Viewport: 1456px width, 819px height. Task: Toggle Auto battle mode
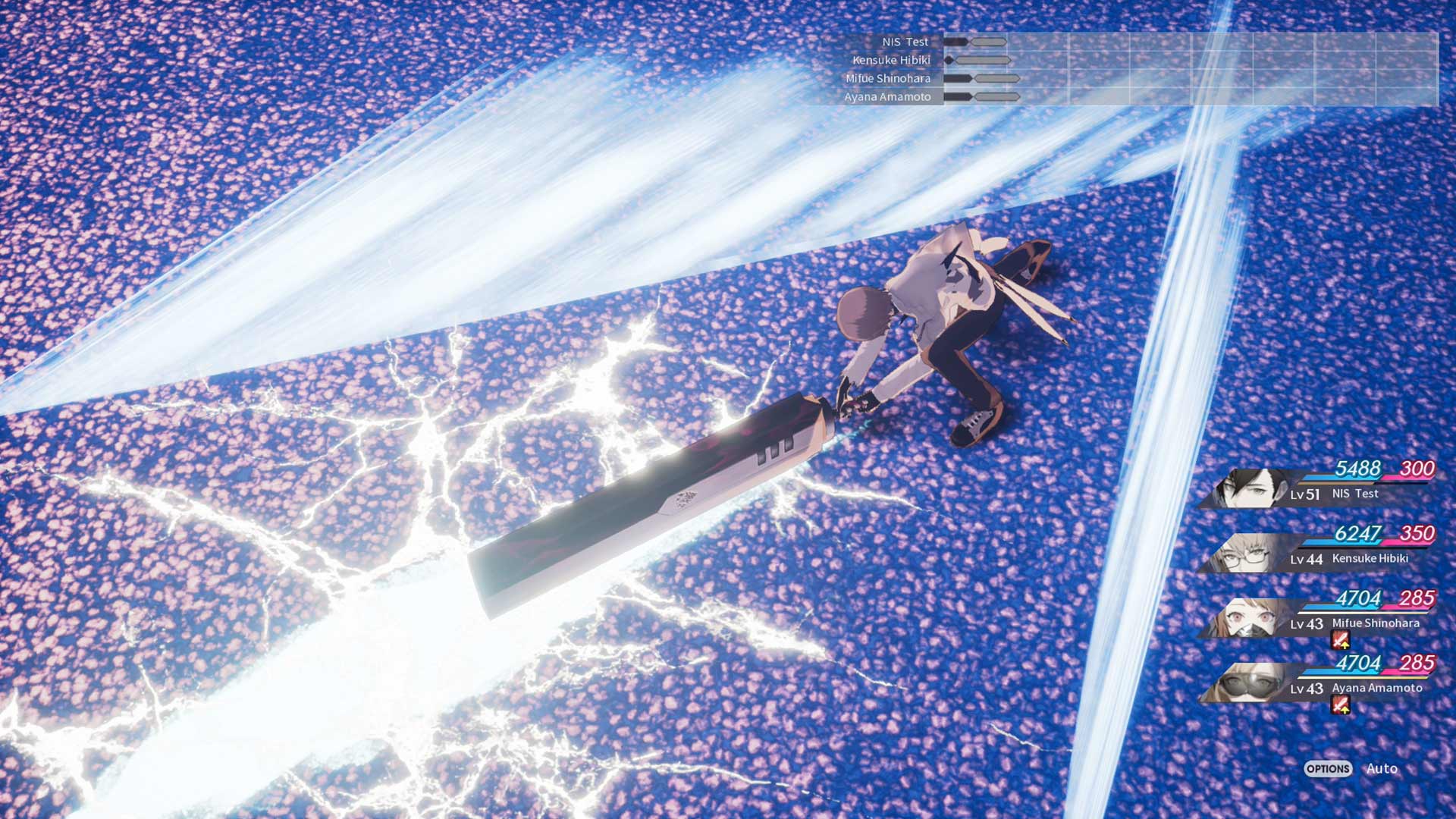[1382, 768]
